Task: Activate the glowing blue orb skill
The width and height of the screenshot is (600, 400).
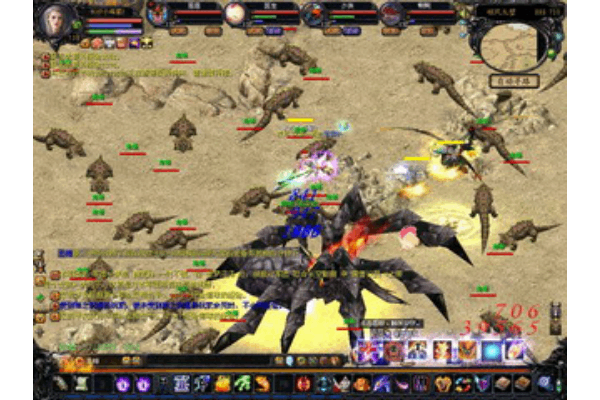Action: click(491, 351)
